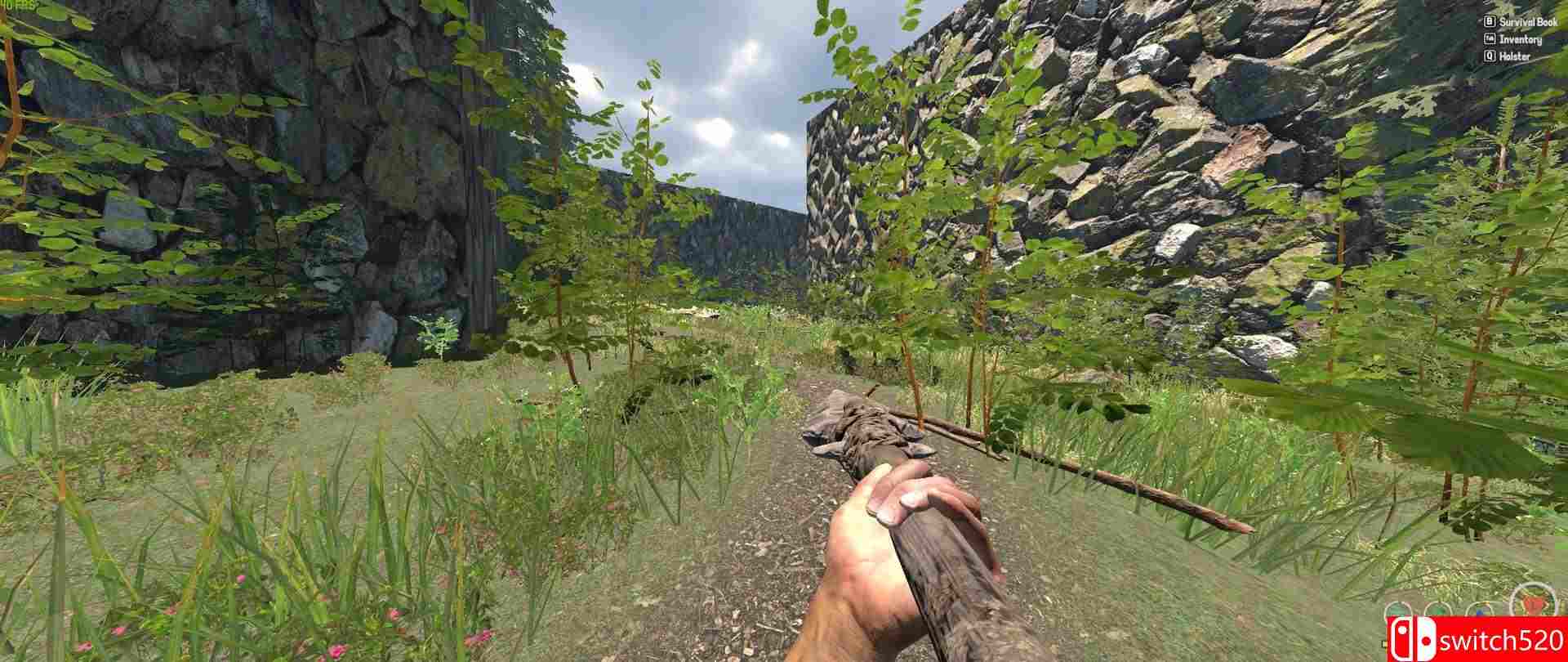Click the B keybind badge icon
Screen dimensions: 1568x662
1489,22
